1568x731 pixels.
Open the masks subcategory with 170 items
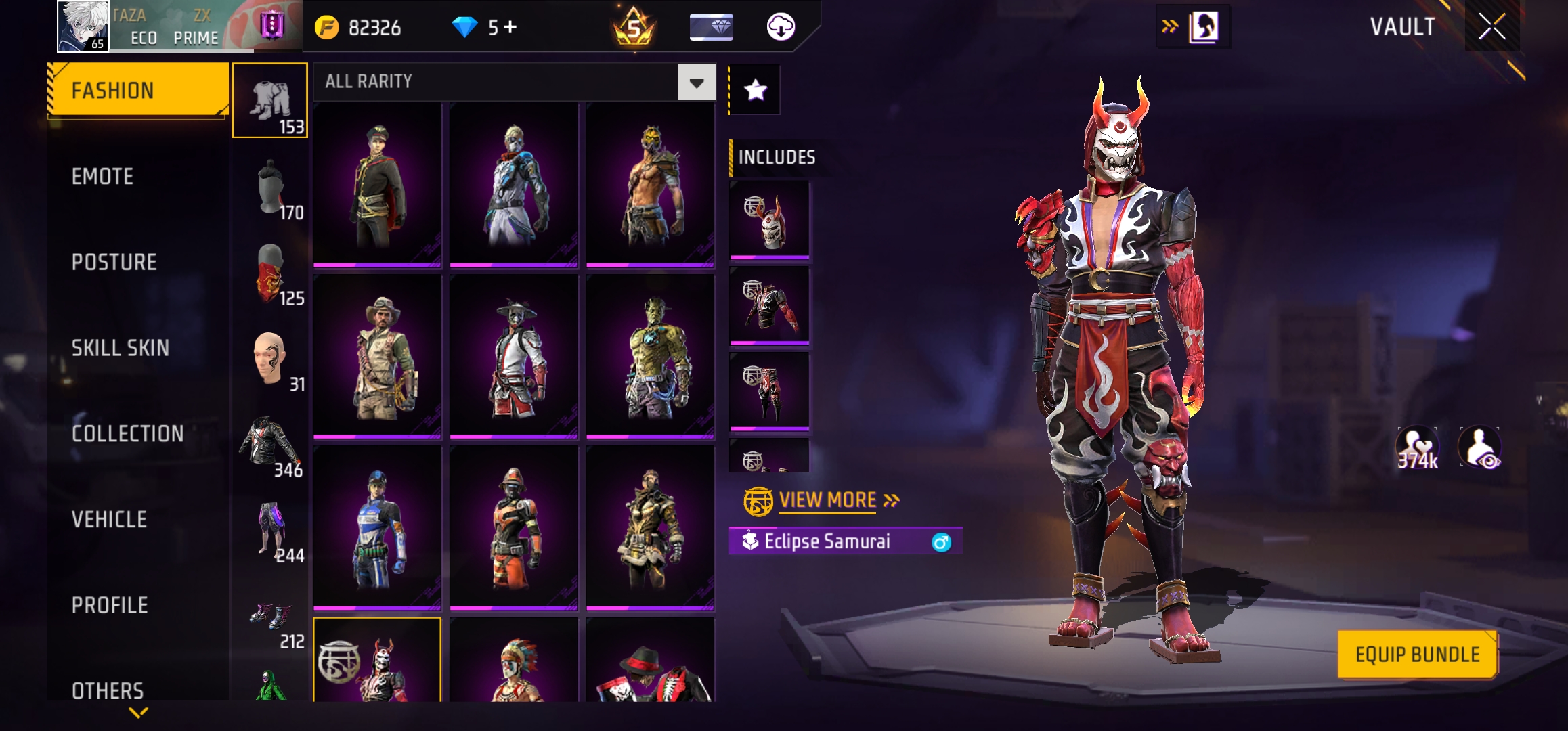point(270,187)
